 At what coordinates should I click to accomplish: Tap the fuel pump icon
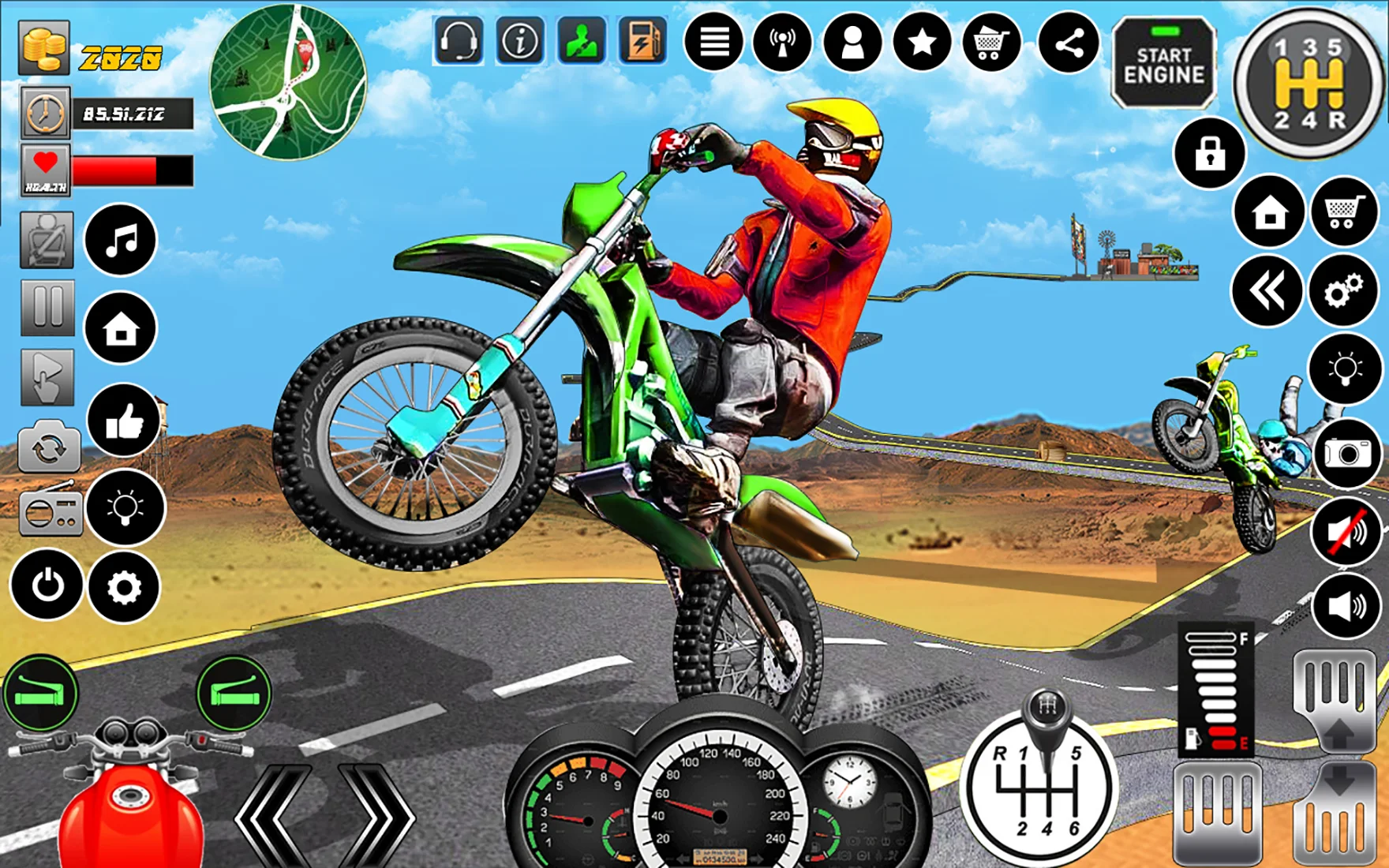pyautogui.click(x=642, y=40)
